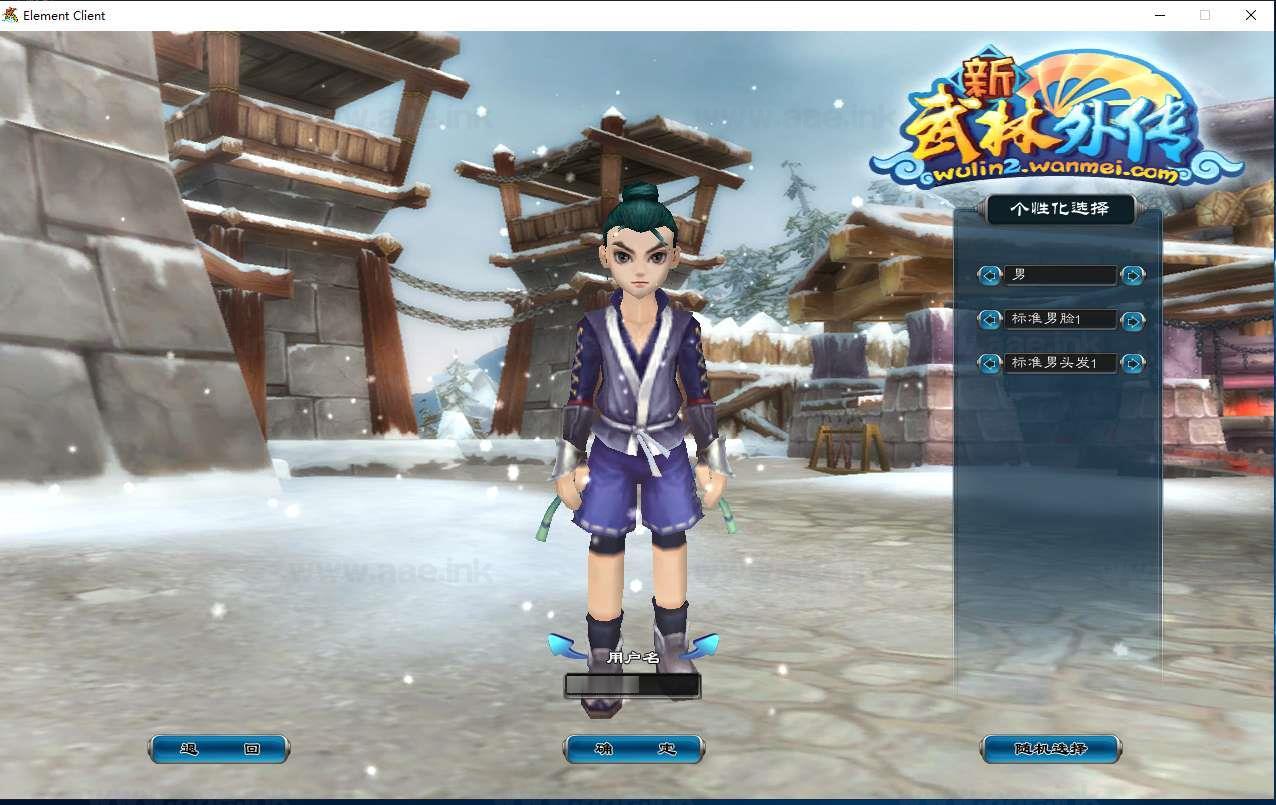Choose 随机选择 to randomize appearance
This screenshot has height=805, width=1276.
point(1050,749)
